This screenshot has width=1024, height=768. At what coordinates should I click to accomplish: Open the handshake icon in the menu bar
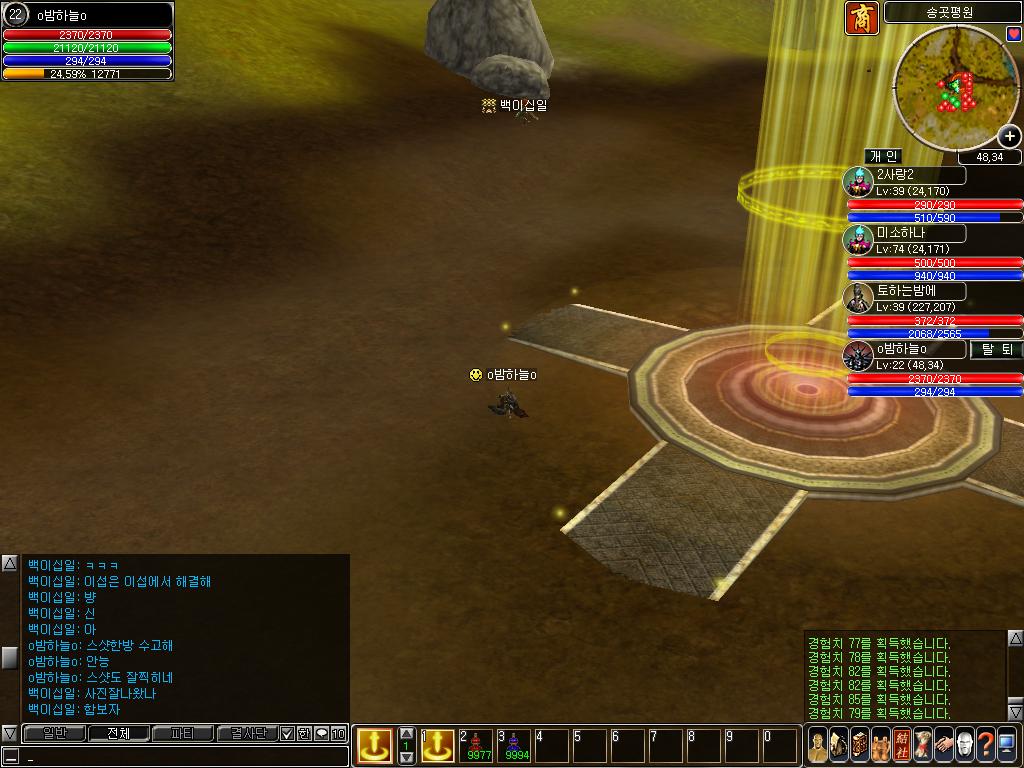click(942, 746)
